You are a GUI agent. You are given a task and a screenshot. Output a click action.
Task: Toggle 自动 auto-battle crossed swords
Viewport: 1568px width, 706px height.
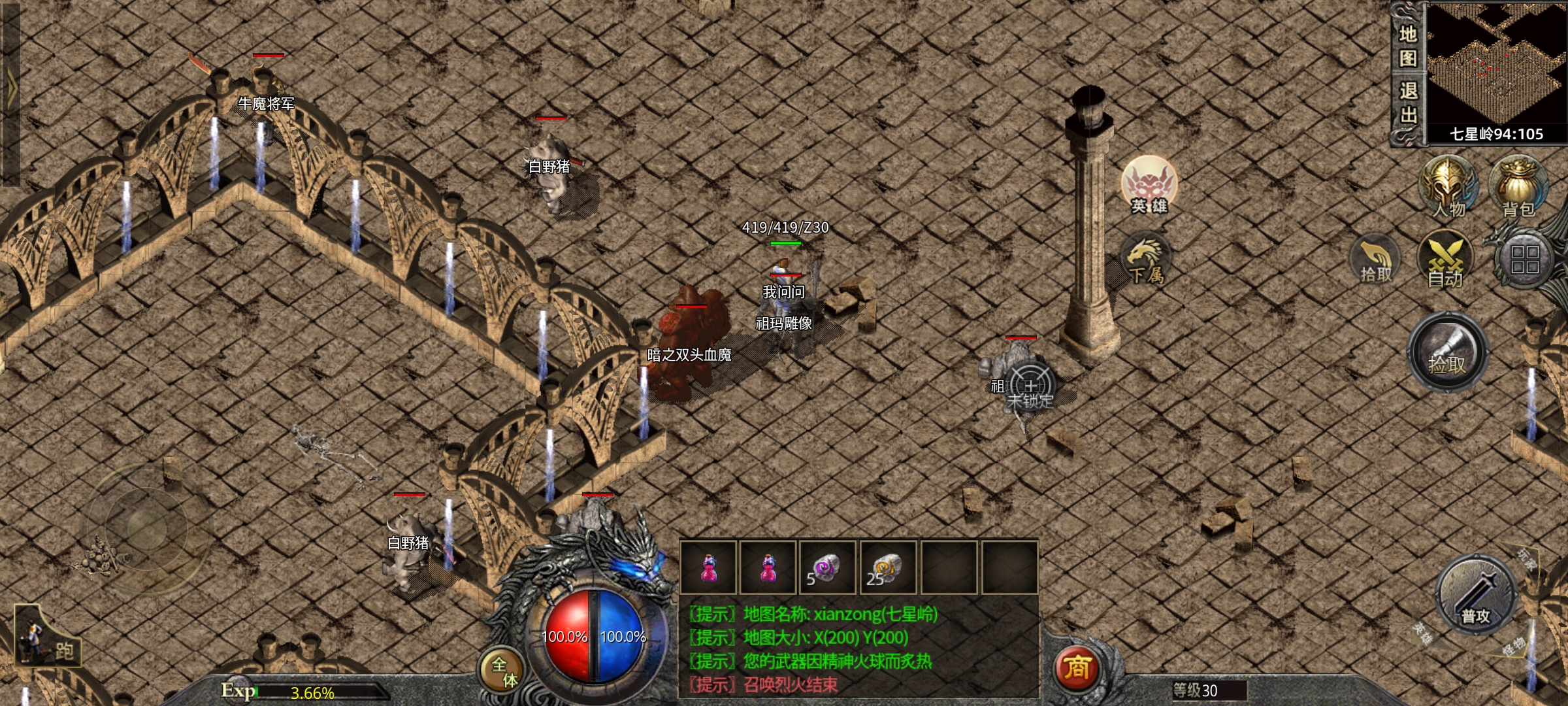point(1445,261)
